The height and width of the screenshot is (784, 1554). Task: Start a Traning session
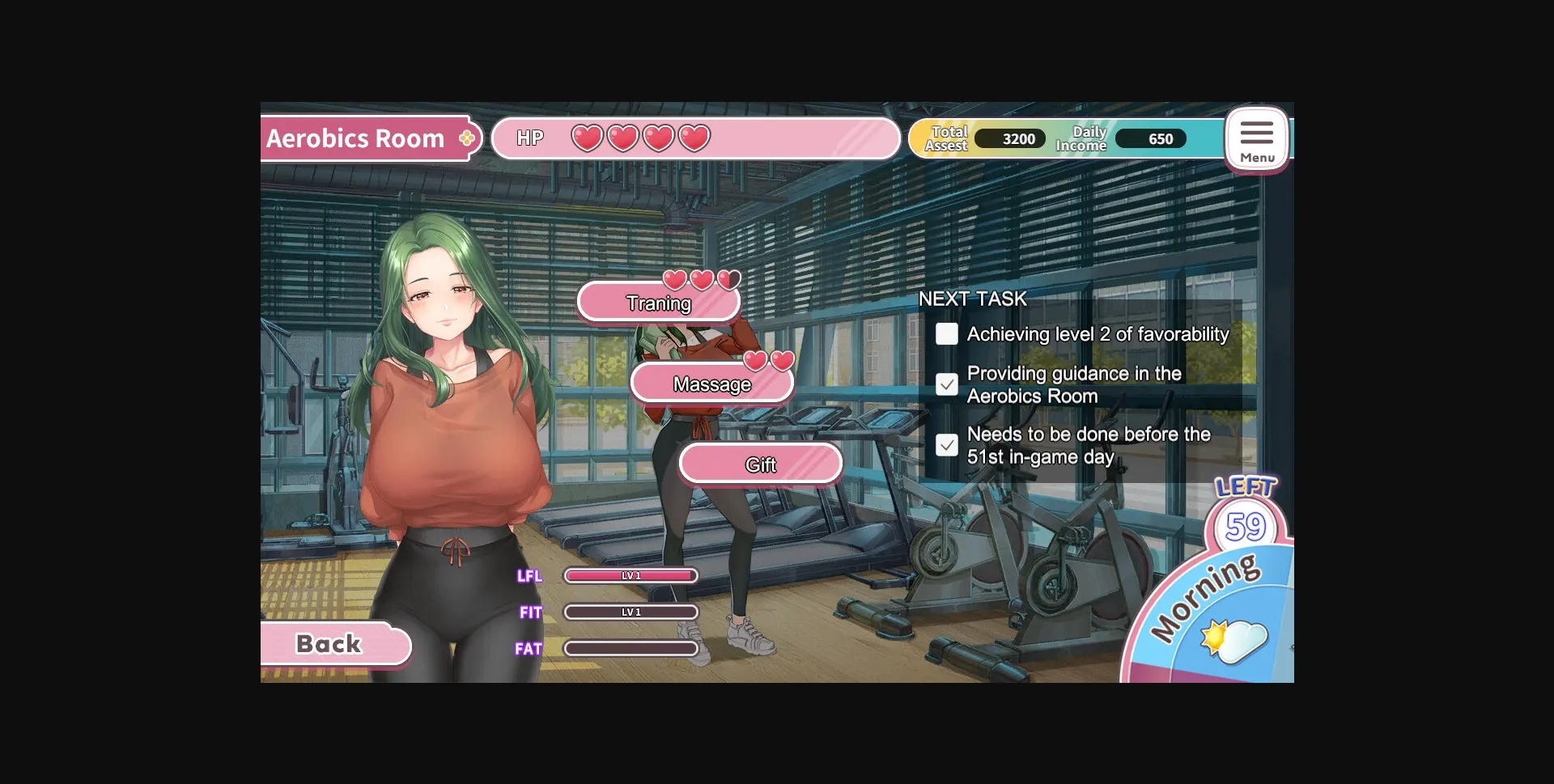658,303
